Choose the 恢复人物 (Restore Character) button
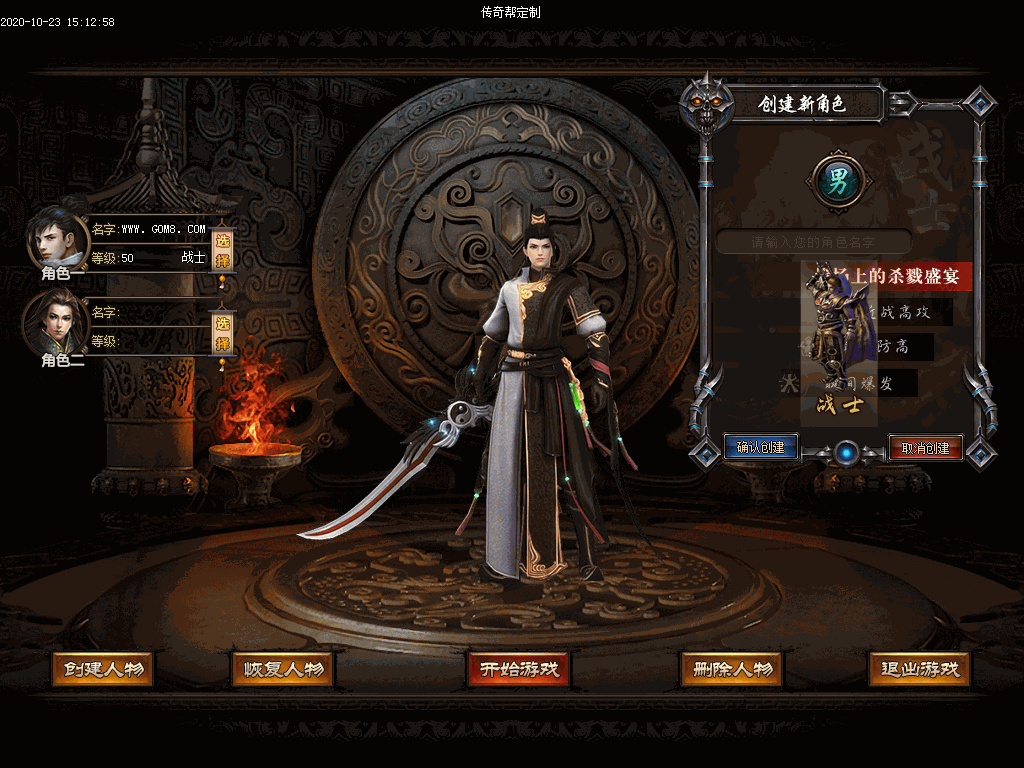The image size is (1024, 768). [282, 669]
